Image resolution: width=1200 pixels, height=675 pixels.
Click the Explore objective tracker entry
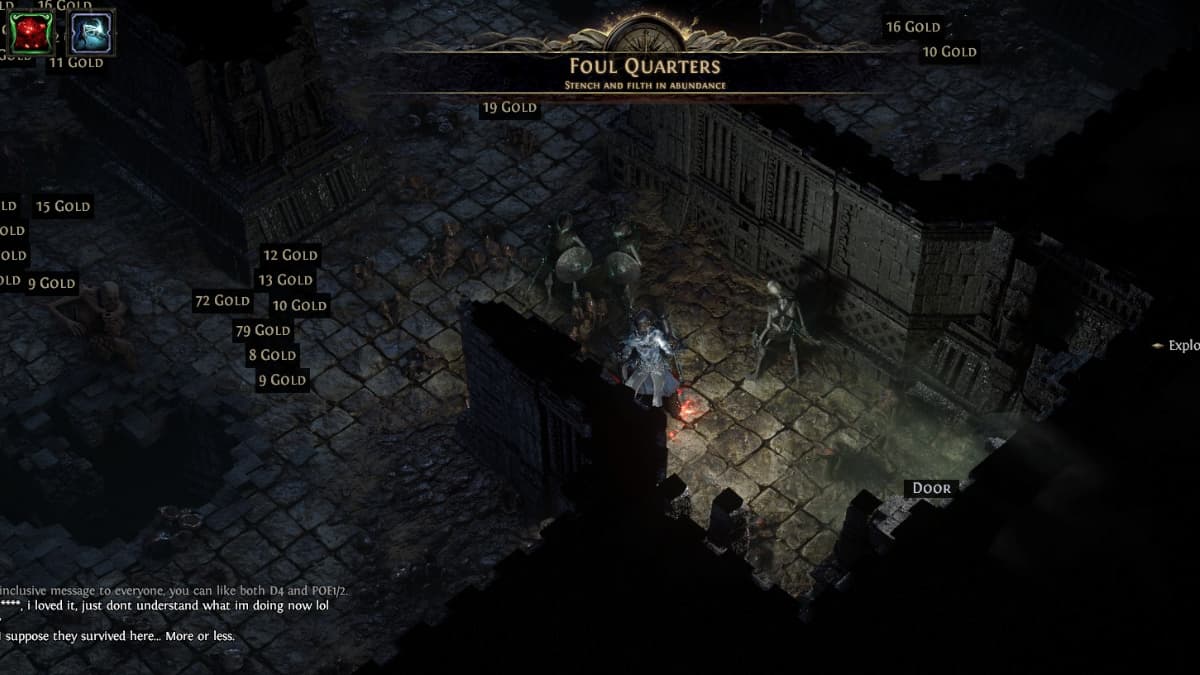(x=1178, y=346)
